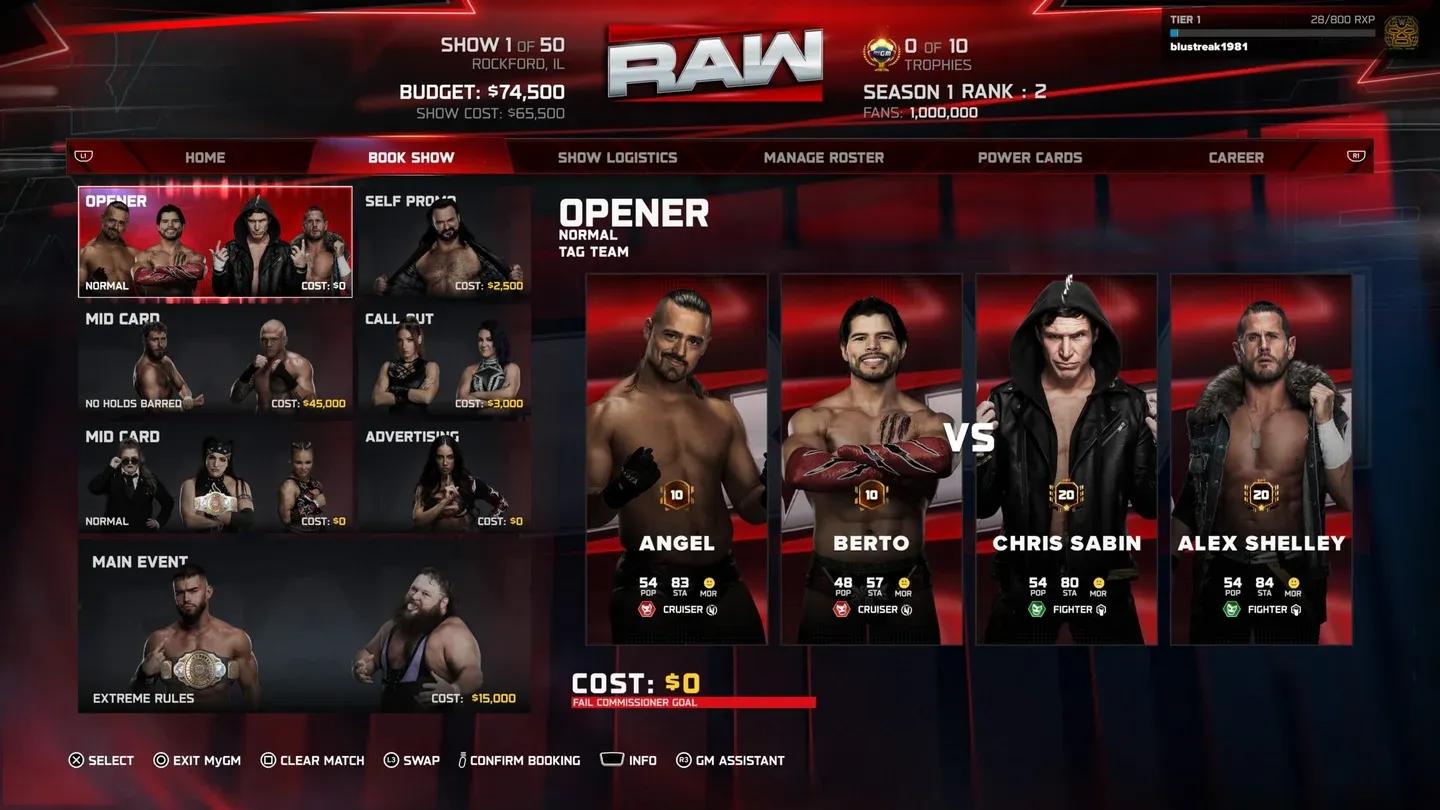Open the Book Show tab

point(411,157)
